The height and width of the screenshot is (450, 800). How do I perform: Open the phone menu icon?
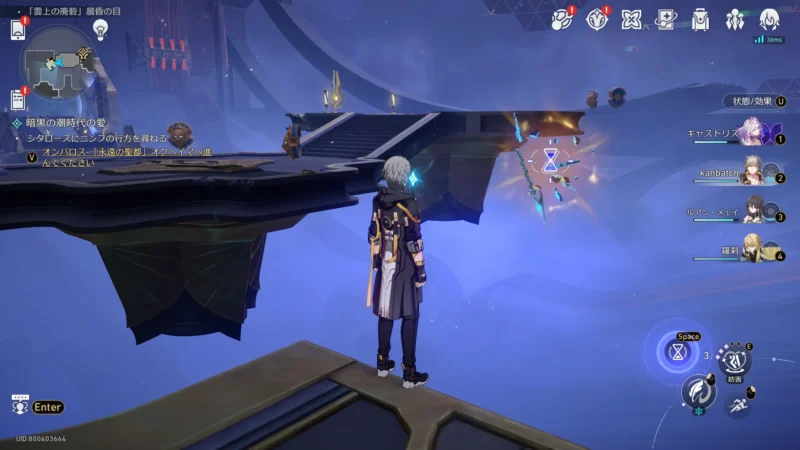[x=17, y=30]
